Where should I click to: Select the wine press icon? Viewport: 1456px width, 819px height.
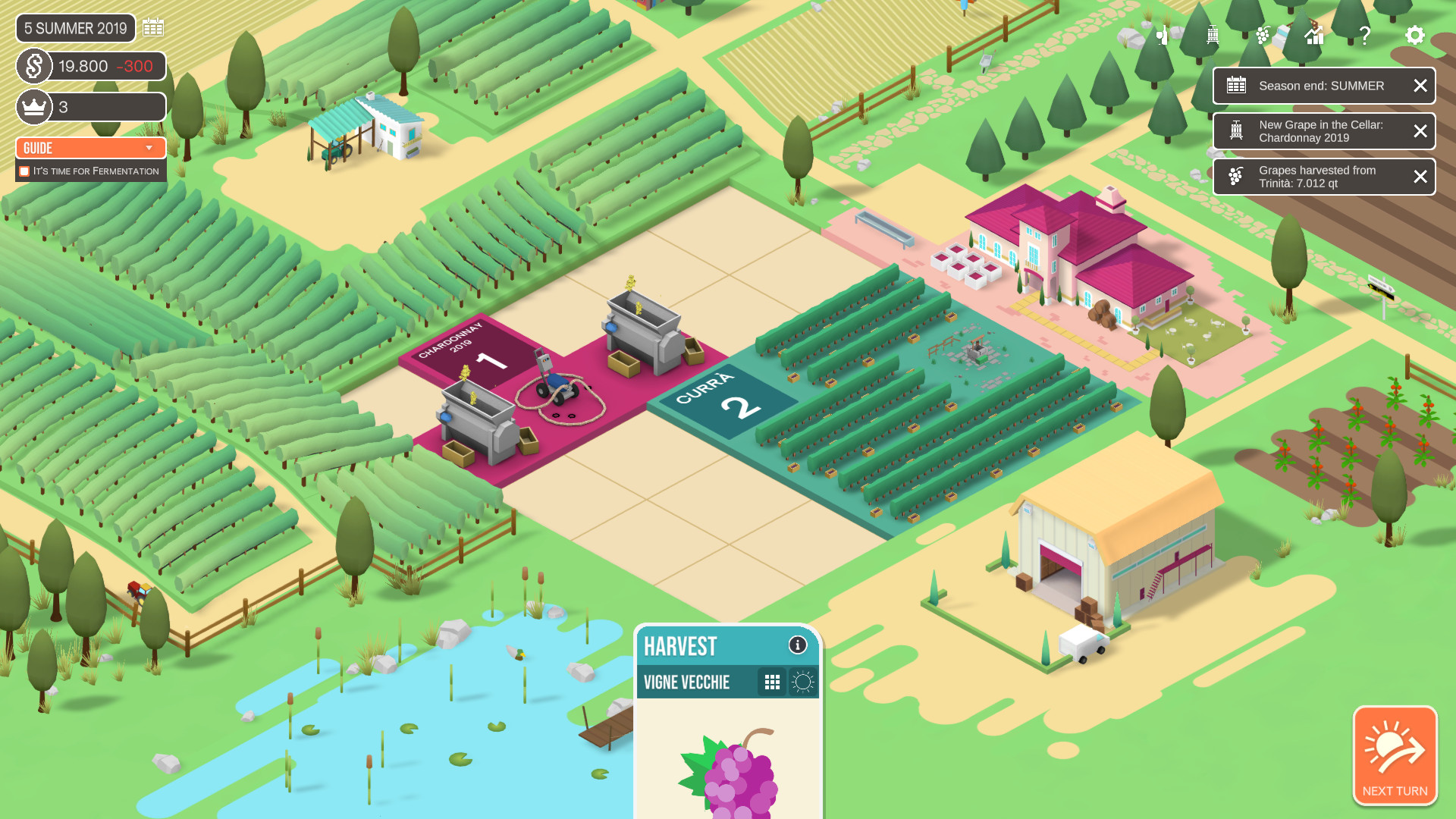(x=1212, y=35)
